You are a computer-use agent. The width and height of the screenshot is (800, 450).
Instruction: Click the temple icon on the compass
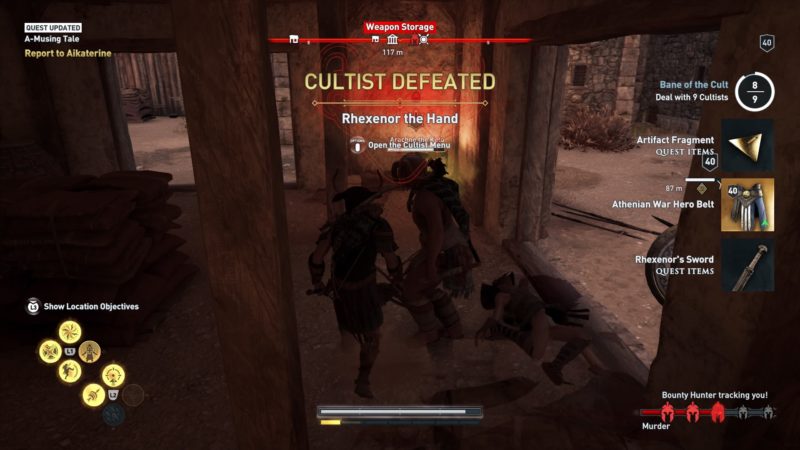click(x=390, y=39)
